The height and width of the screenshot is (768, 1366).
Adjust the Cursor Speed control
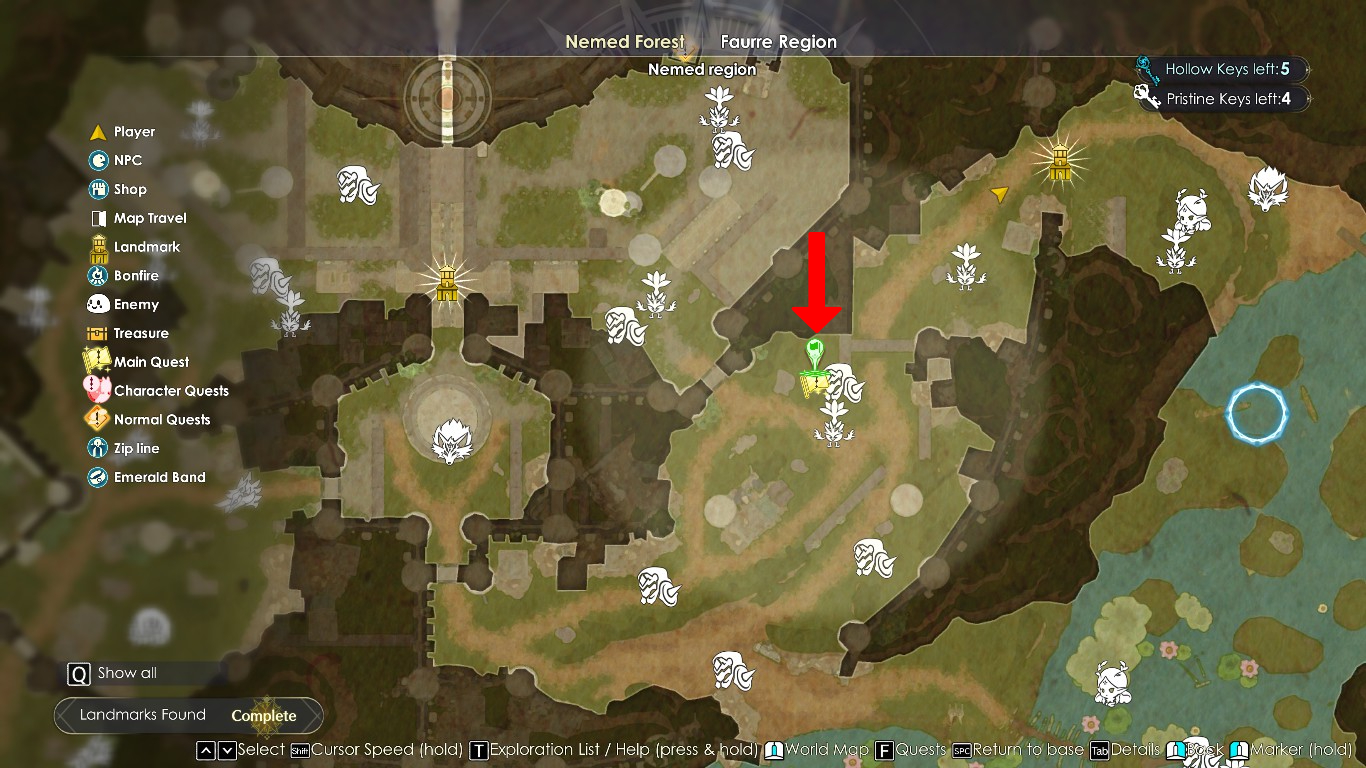tap(299, 750)
